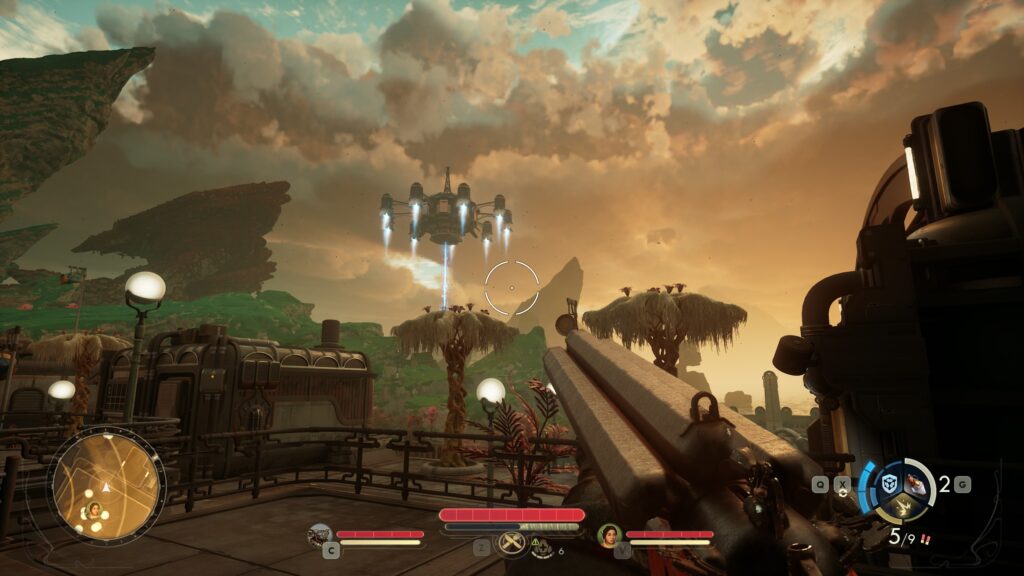Image resolution: width=1024 pixels, height=576 pixels.
Task: Select the dark-haired woman companion portrait
Action: (609, 535)
